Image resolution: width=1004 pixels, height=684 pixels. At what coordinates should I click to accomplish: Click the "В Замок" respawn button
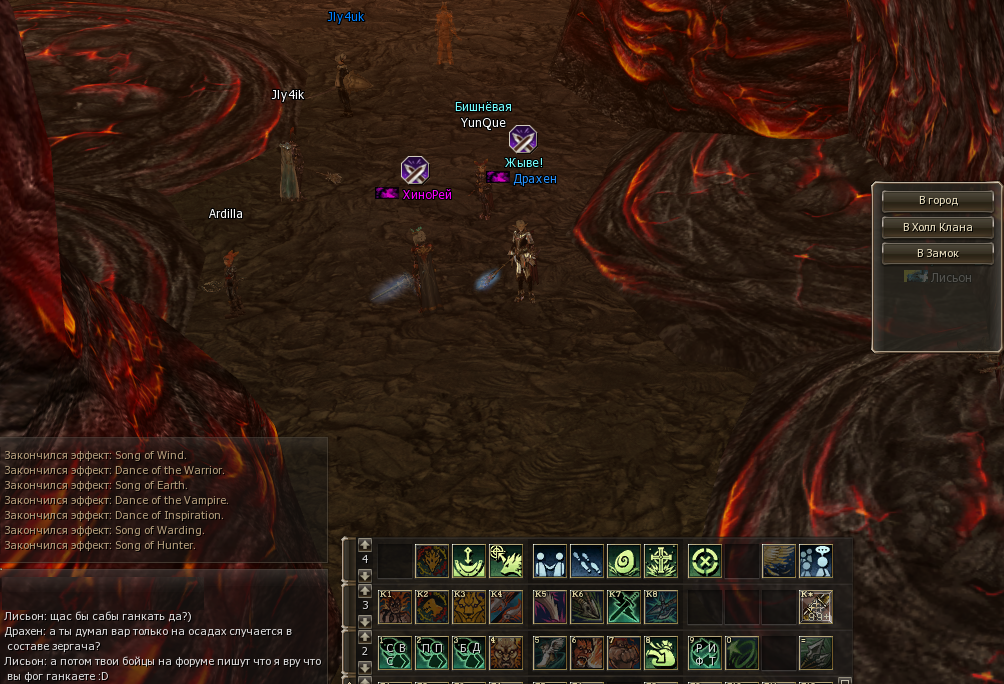click(937, 253)
